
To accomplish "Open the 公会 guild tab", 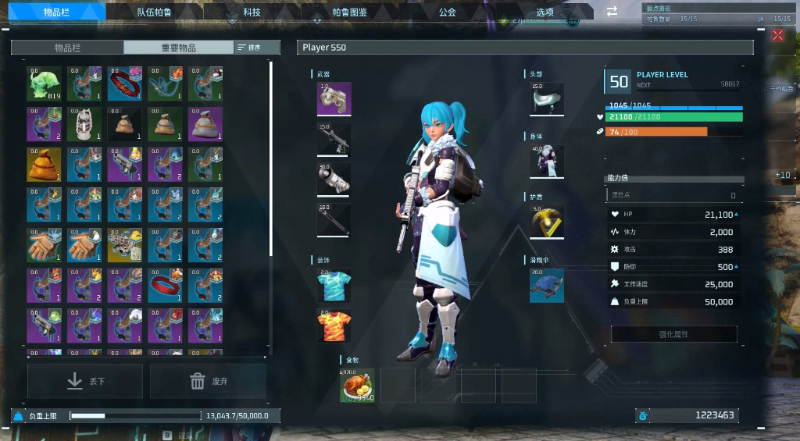I will [448, 12].
